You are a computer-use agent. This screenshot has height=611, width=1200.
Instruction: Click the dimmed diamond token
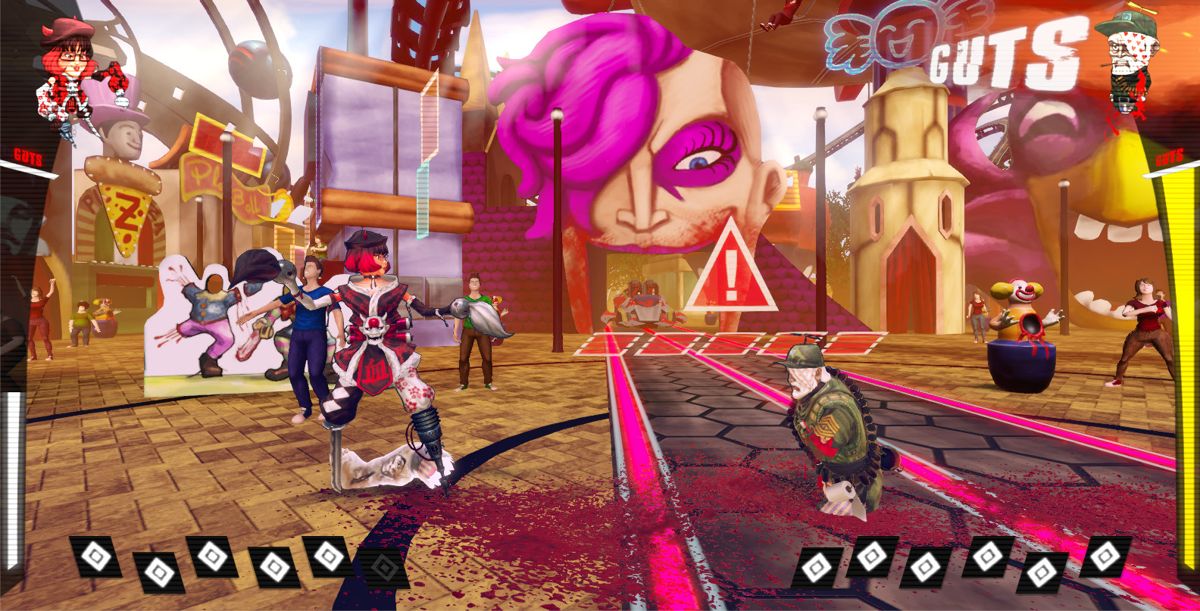point(384,567)
